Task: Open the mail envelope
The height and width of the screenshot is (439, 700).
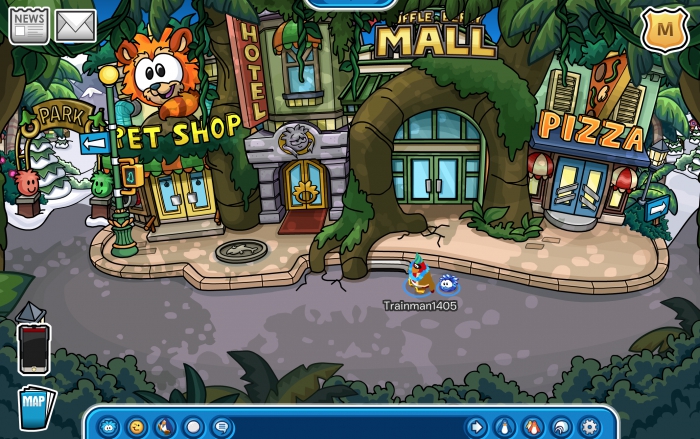Action: click(76, 26)
